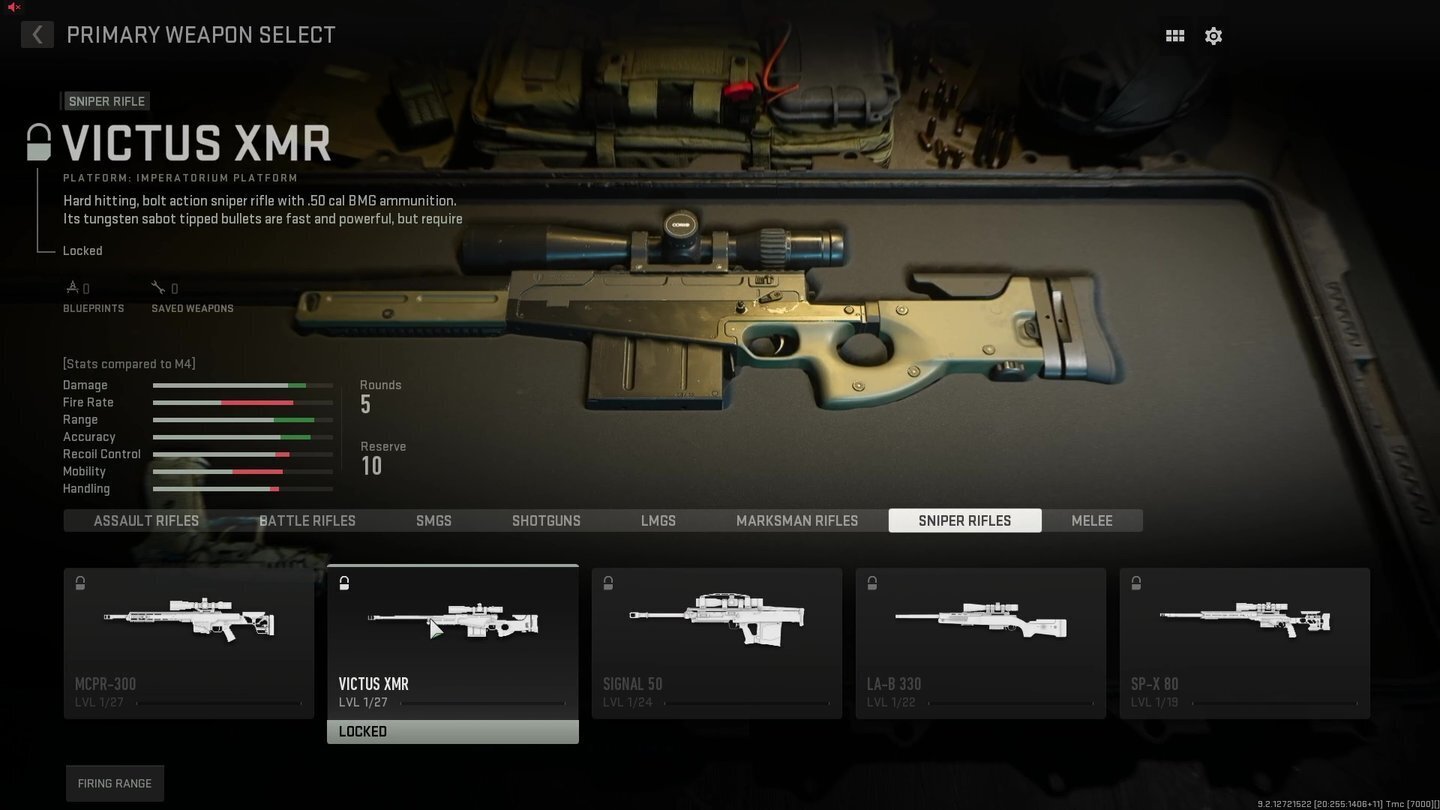The height and width of the screenshot is (810, 1440).
Task: Switch to the Shotguns category
Action: (546, 520)
